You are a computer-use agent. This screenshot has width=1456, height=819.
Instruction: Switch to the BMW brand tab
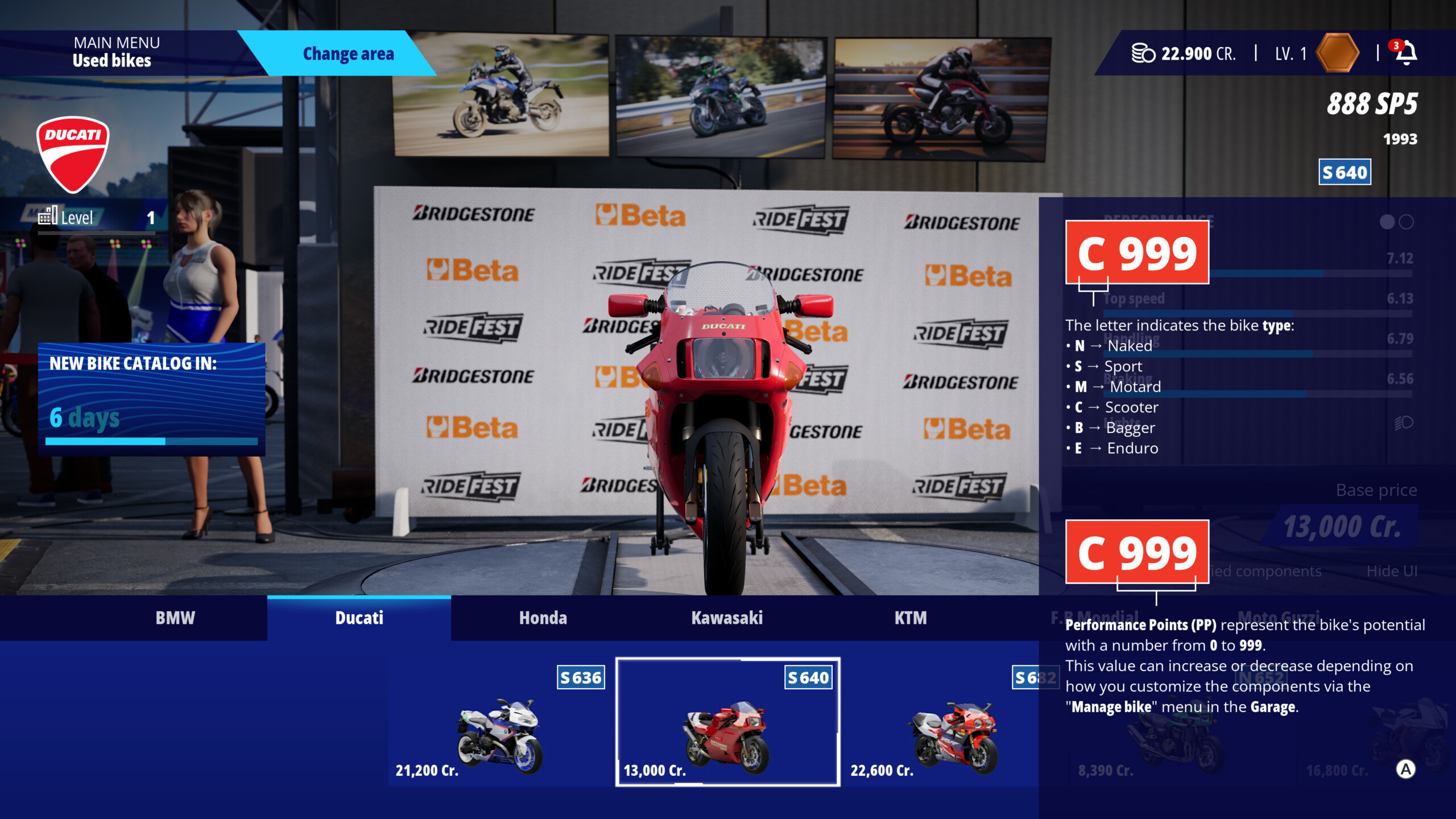point(175,618)
